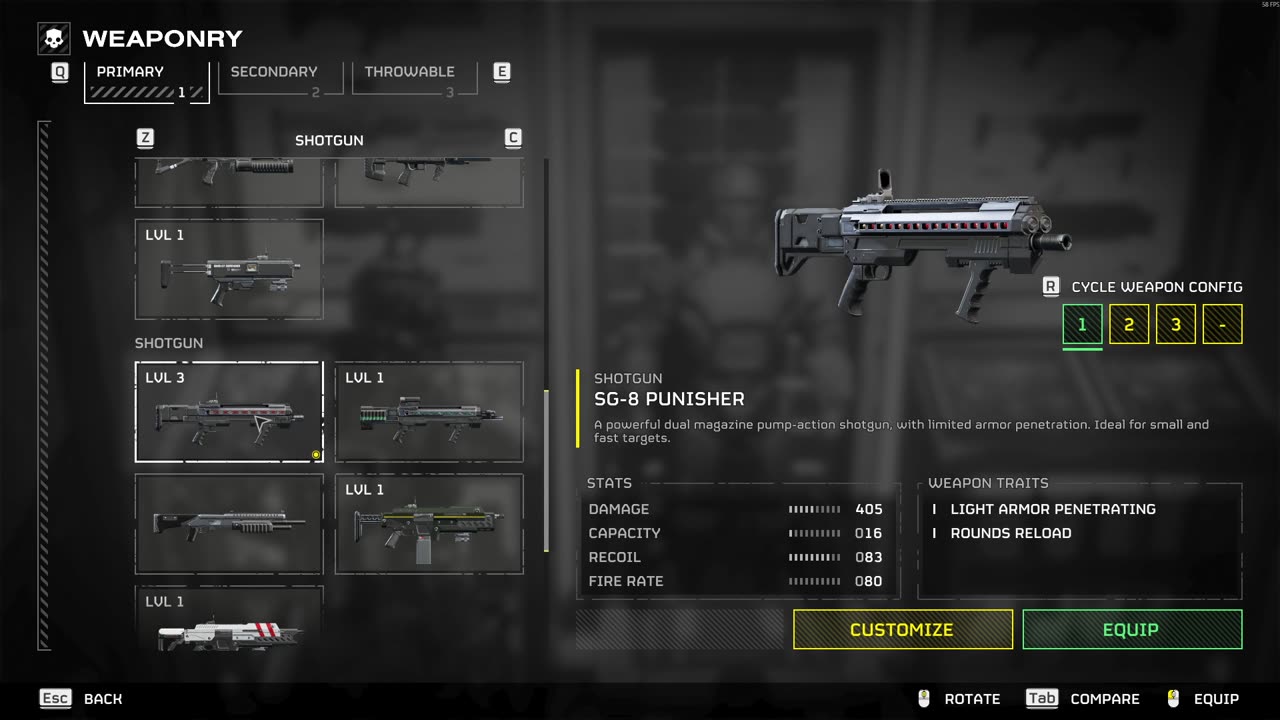The image size is (1280, 720).
Task: Switch to the Primary weapons tab
Action: 146,82
